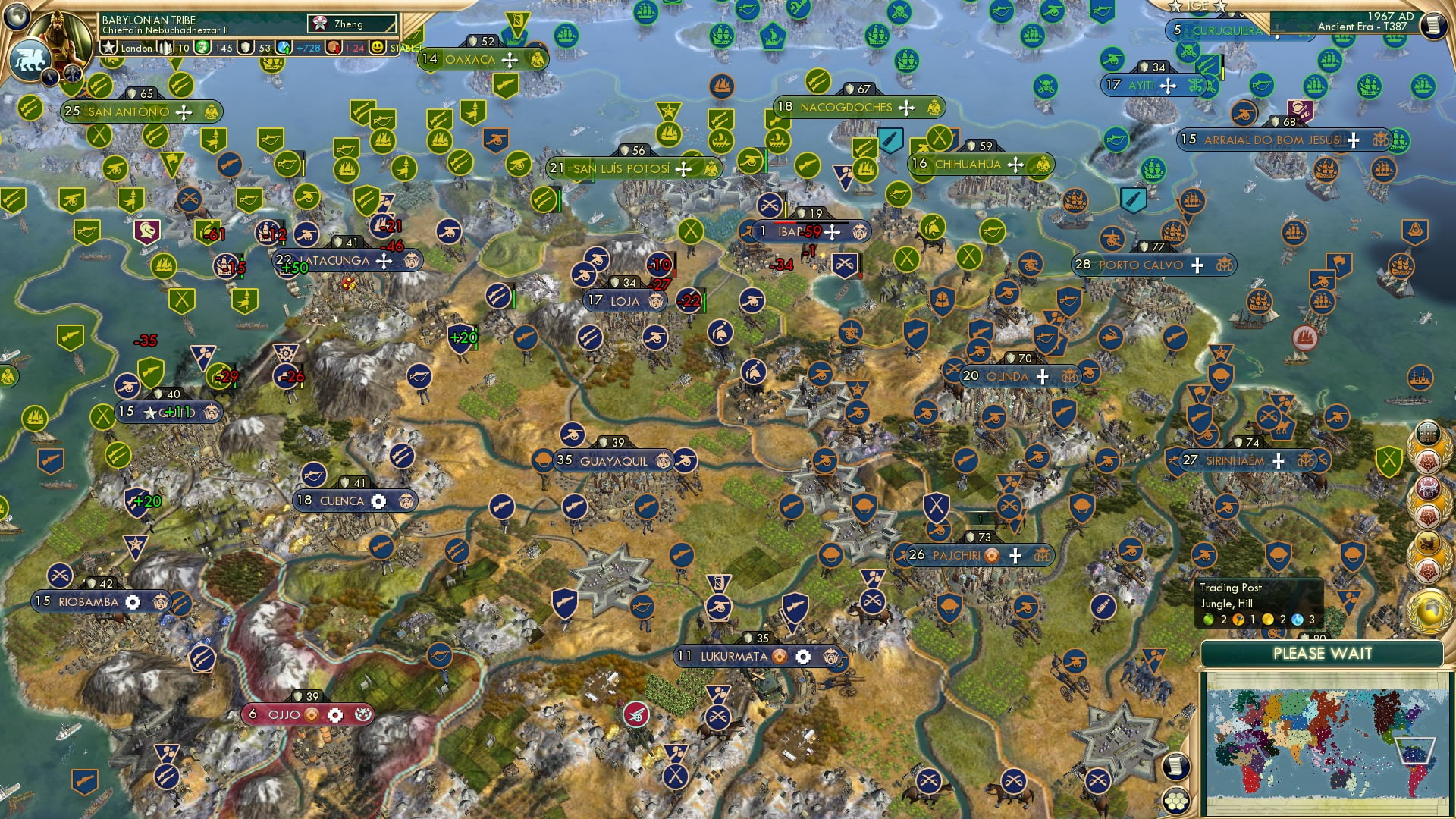Click the lightning icon below the leader portrait
The height and width of the screenshot is (819, 1456).
point(50,77)
